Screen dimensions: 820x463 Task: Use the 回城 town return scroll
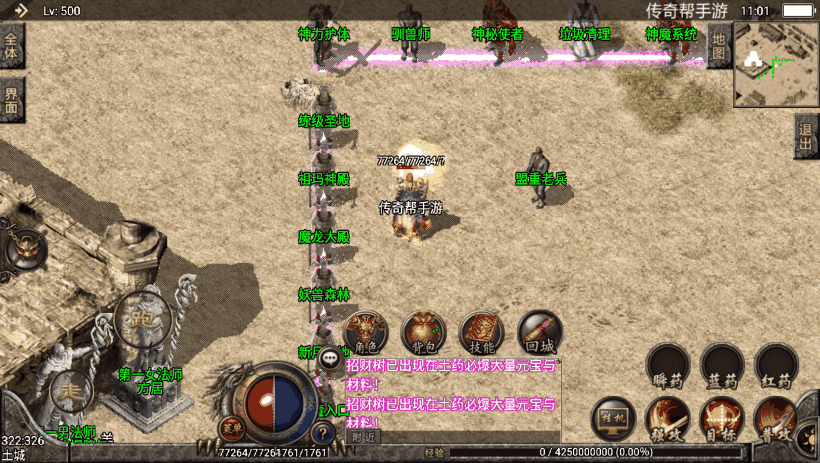click(540, 332)
